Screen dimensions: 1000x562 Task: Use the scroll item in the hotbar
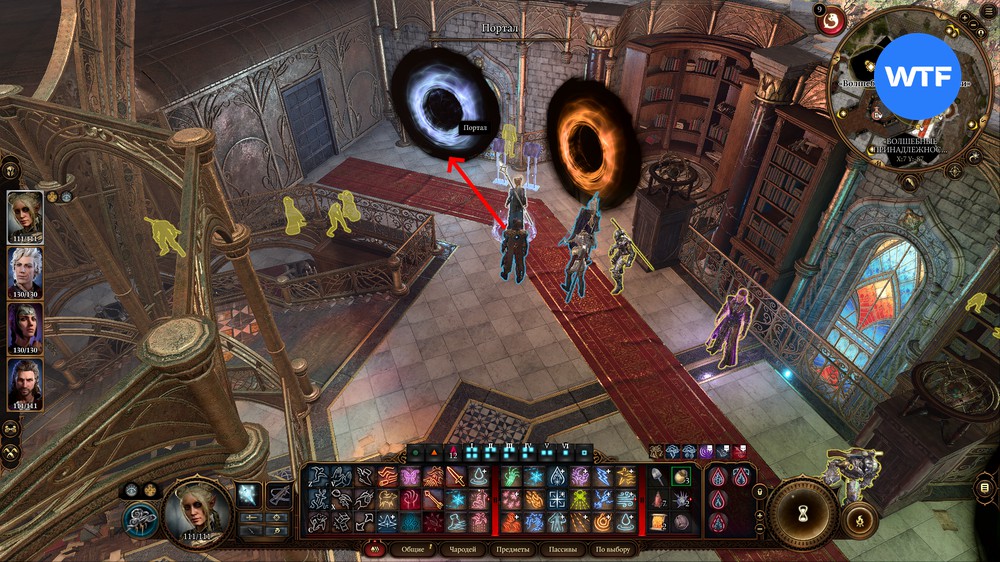pyautogui.click(x=659, y=521)
